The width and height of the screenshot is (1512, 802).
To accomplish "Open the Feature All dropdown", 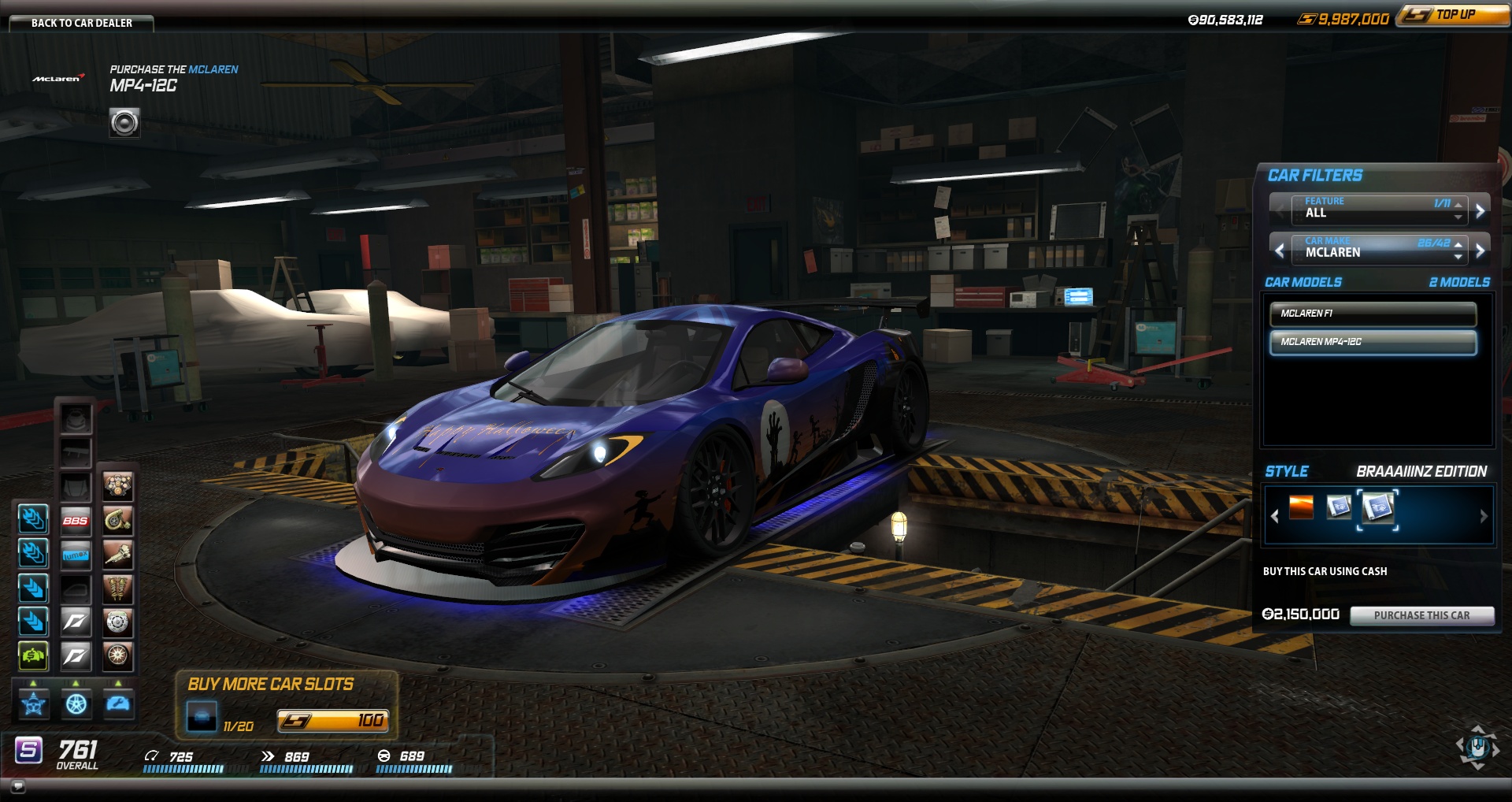I will 1458,210.
